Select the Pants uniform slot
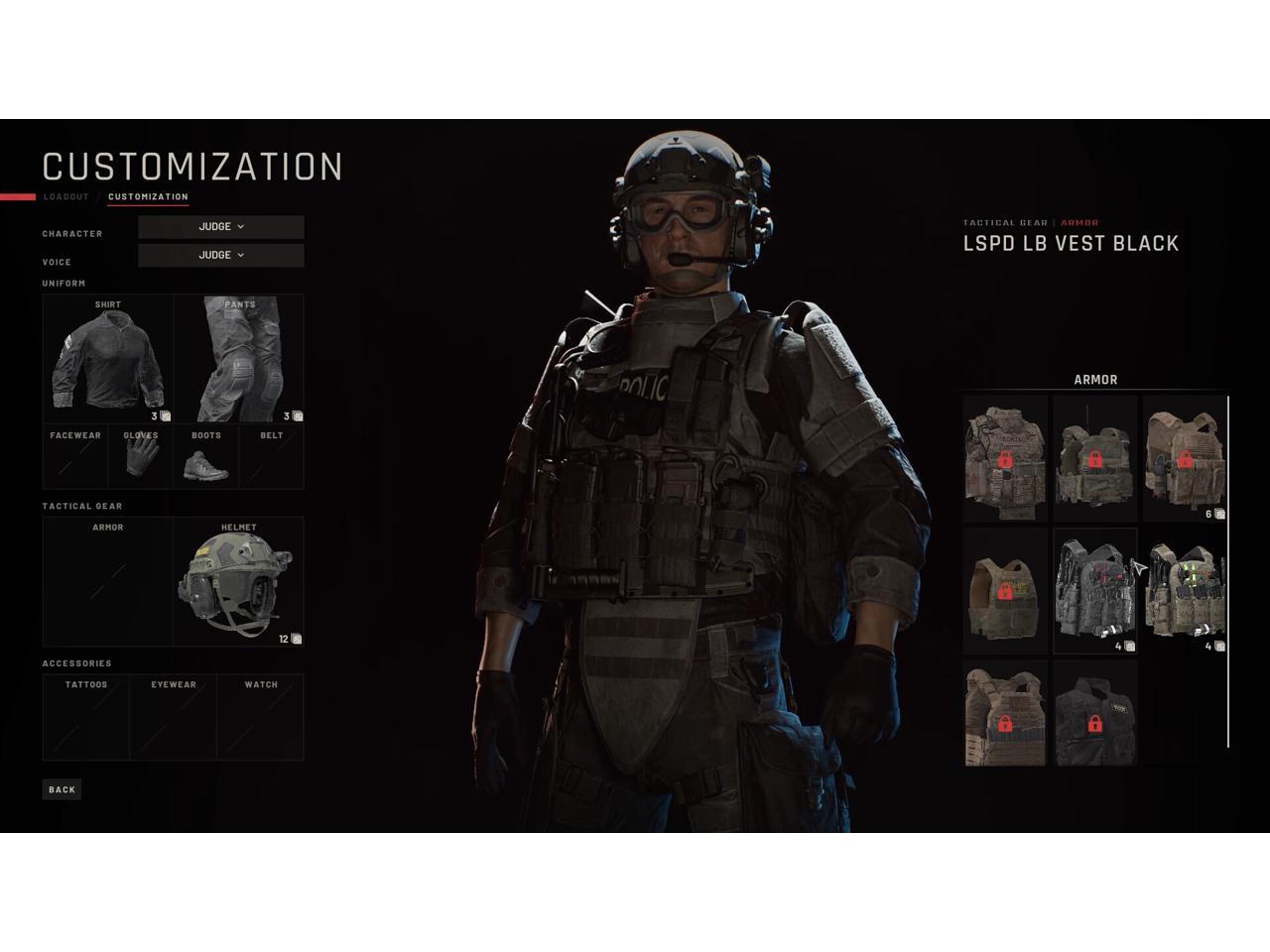Screen dimensions: 1270x952 [239, 359]
